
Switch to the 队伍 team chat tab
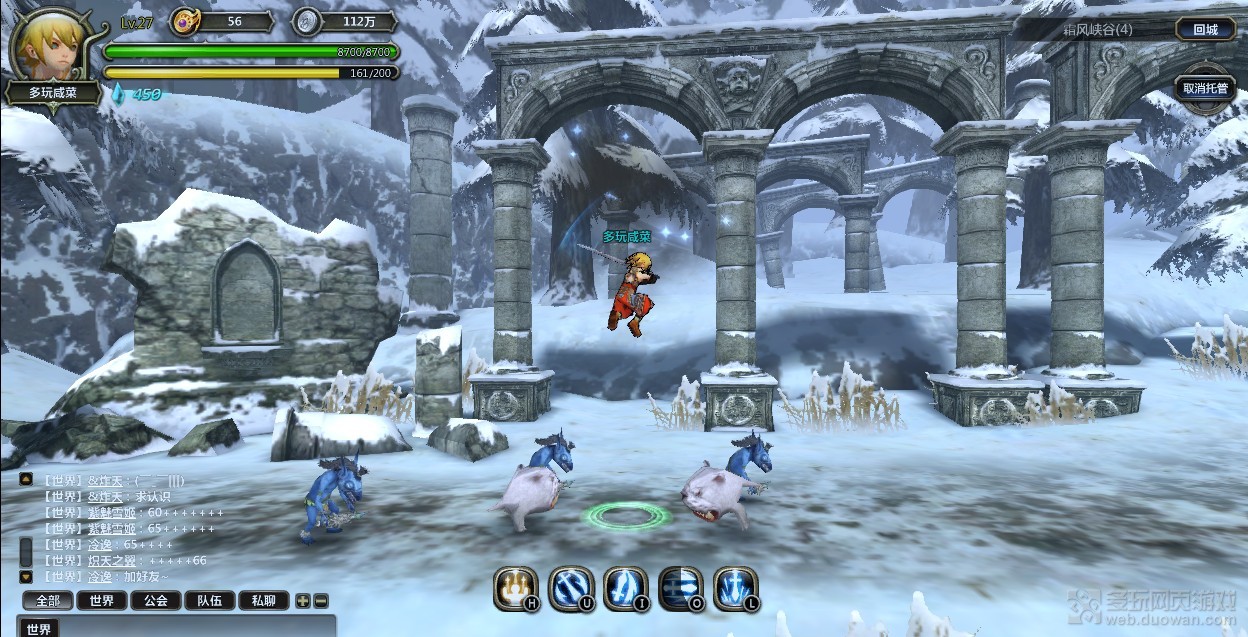[x=210, y=601]
